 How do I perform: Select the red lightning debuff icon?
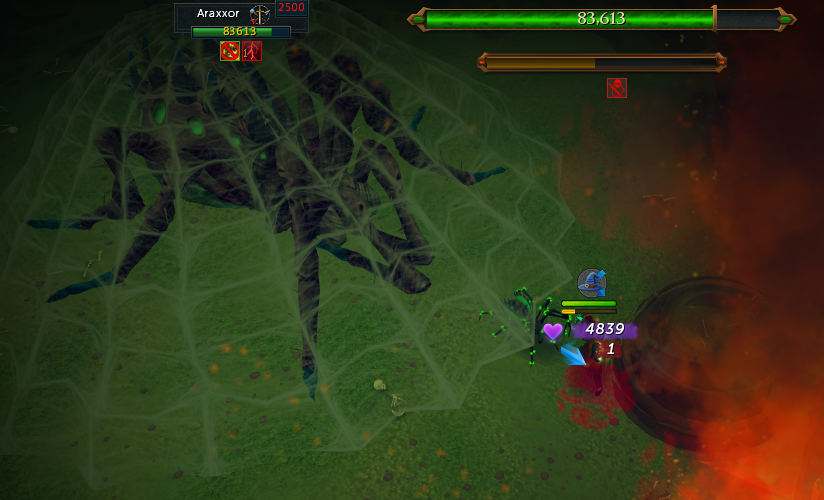pyautogui.click(x=251, y=51)
